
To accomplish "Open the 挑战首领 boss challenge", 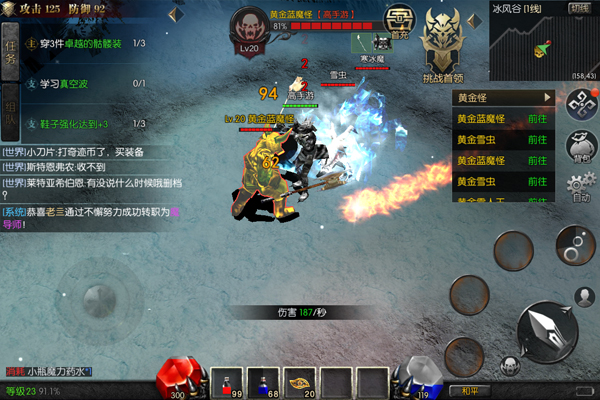I will [444, 46].
